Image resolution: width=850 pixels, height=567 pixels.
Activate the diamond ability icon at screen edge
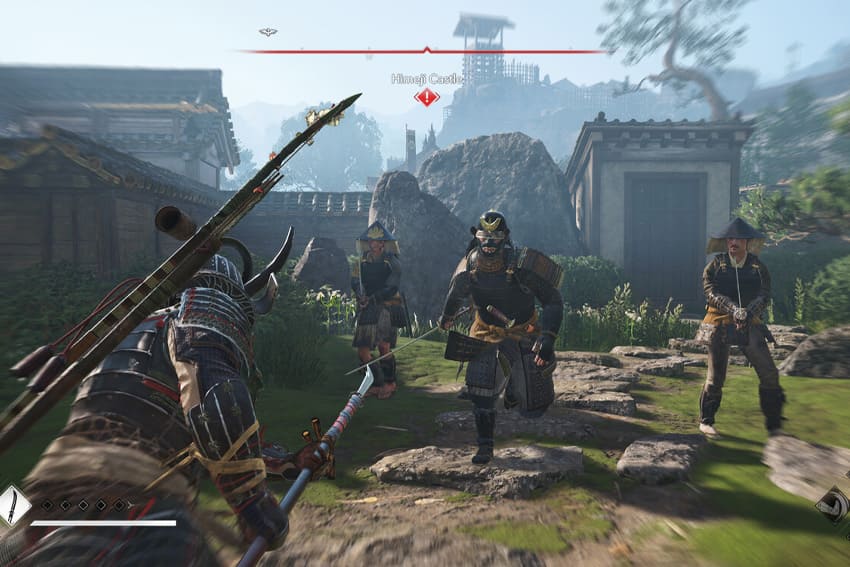836,506
